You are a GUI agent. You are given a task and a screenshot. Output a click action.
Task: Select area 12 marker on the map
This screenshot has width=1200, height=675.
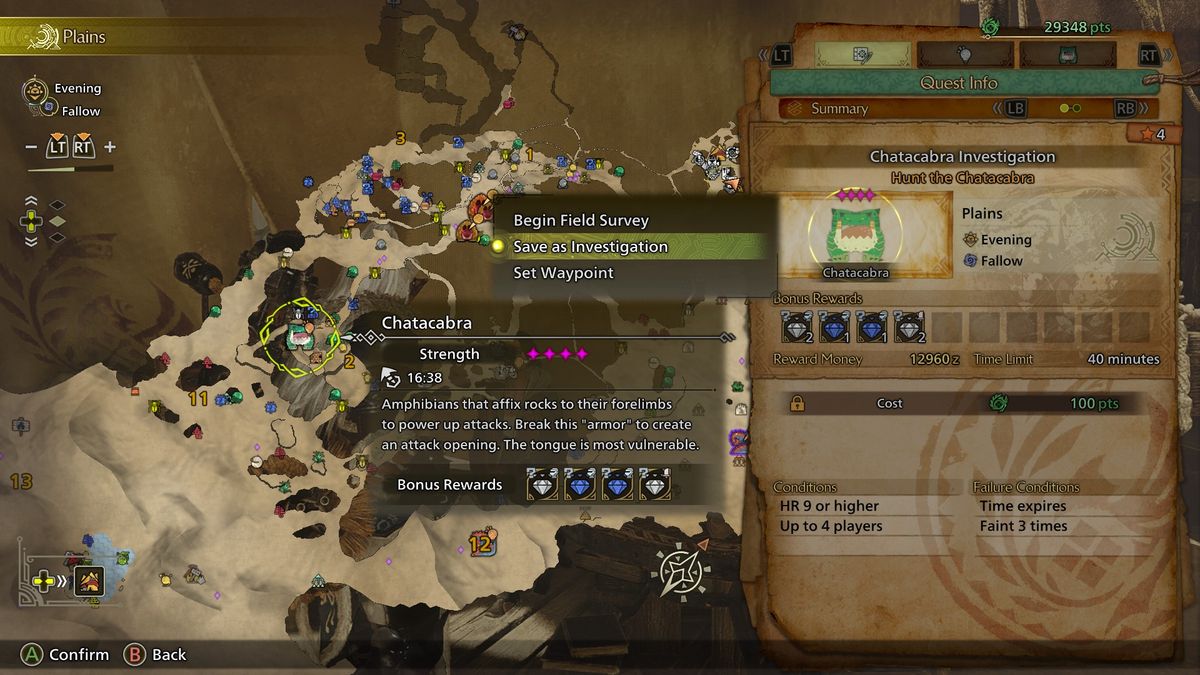tap(481, 544)
